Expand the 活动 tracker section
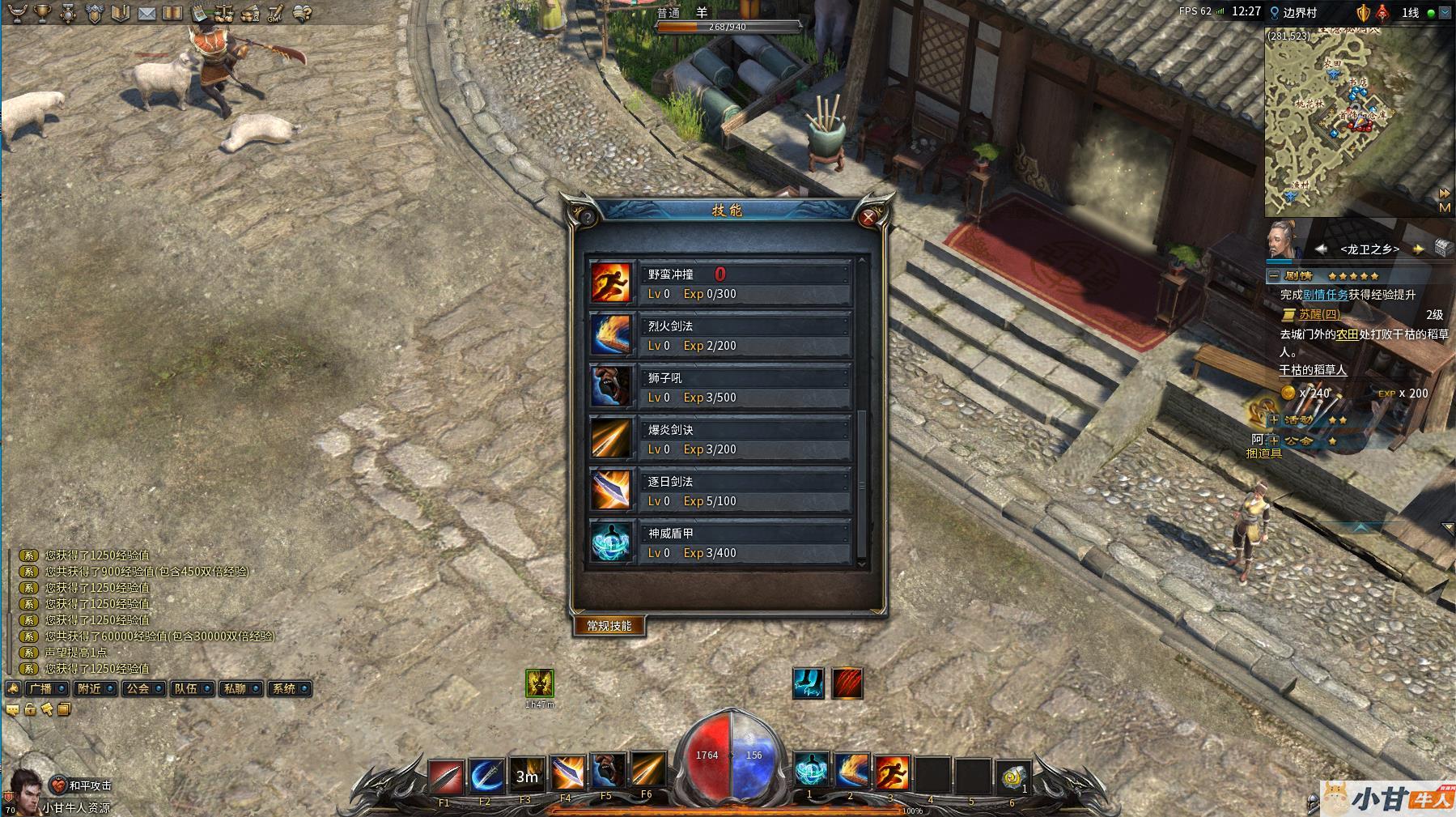 tap(1274, 420)
